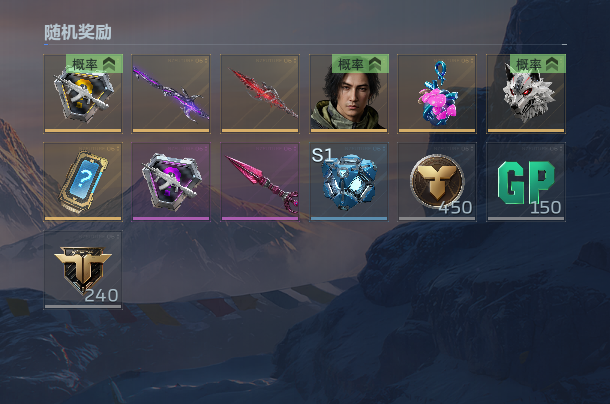Show probability on the character portrait tile
The image size is (610, 404).
[360, 64]
